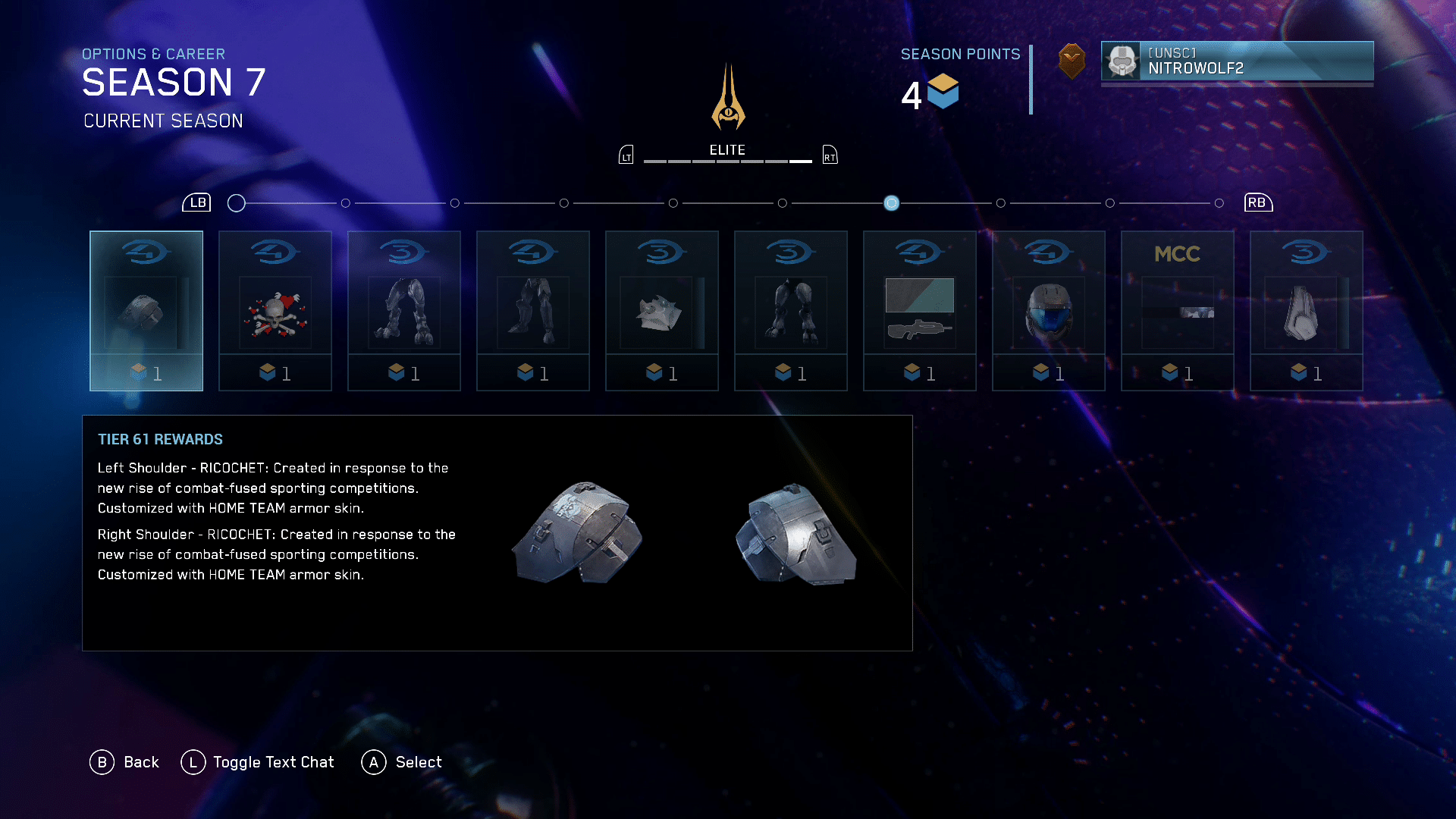The image size is (1456, 819).
Task: Click the Select option at the bottom
Action: click(402, 762)
